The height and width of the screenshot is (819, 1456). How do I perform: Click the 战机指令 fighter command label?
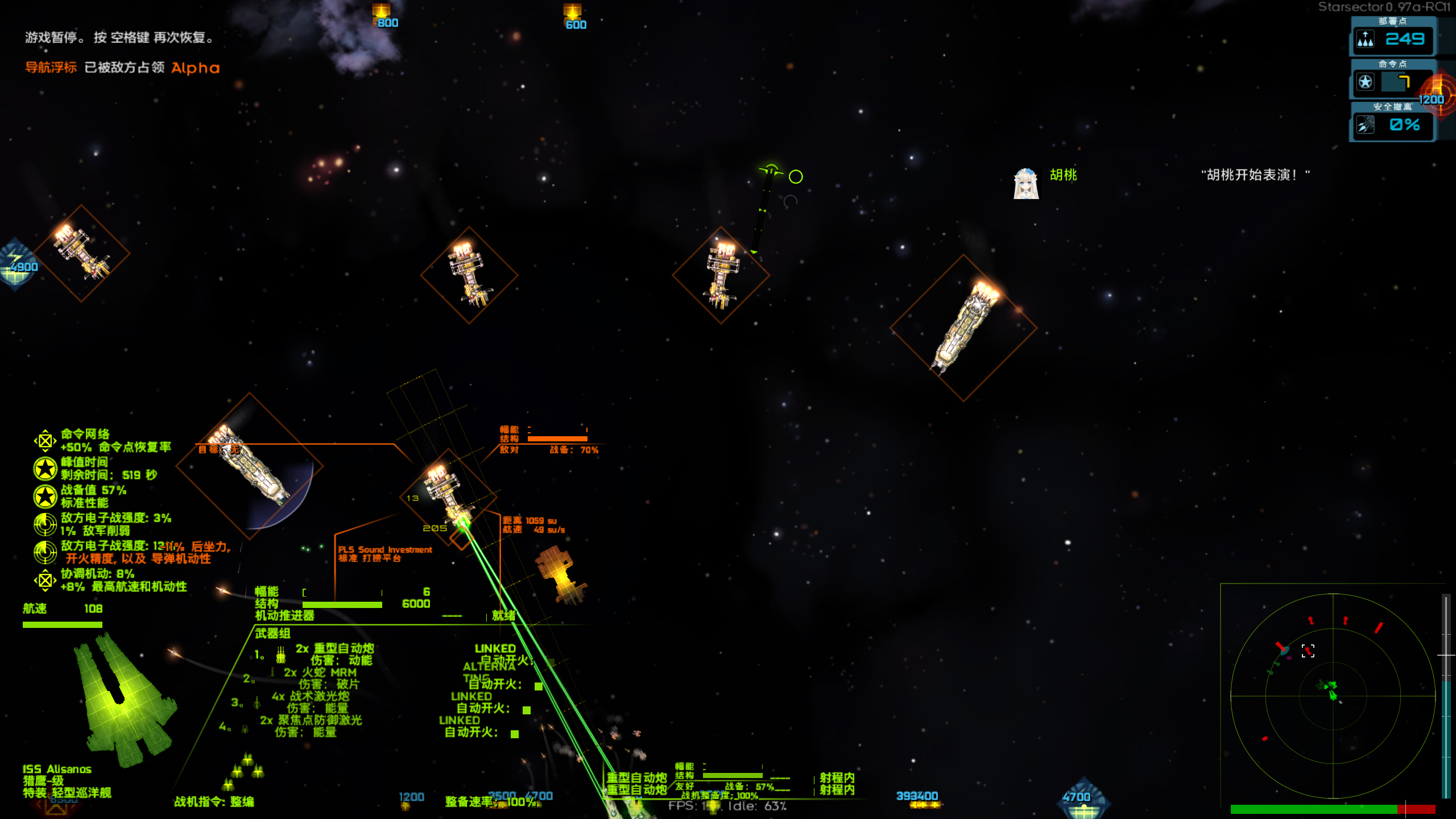coord(214,801)
